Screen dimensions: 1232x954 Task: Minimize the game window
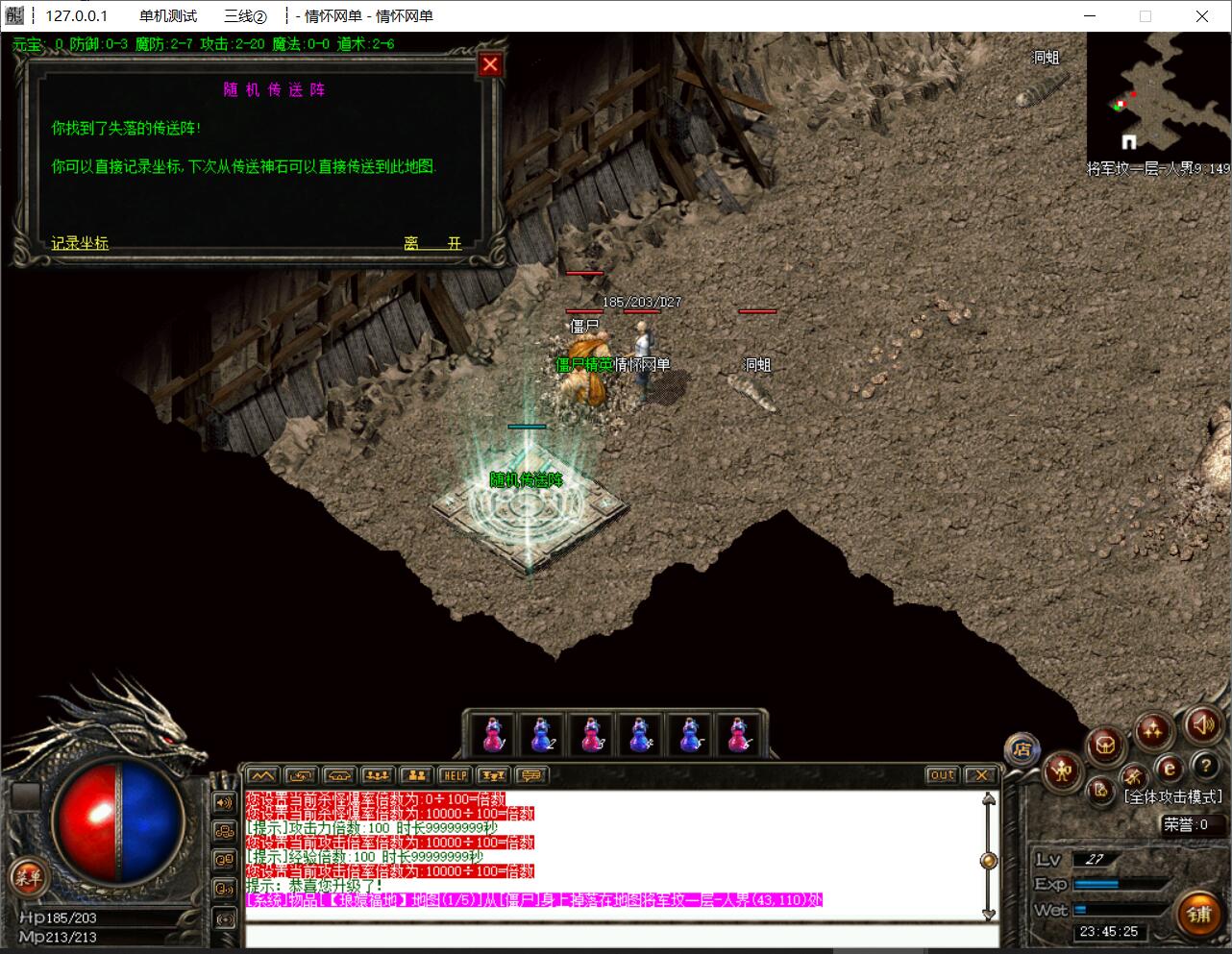(x=1090, y=16)
